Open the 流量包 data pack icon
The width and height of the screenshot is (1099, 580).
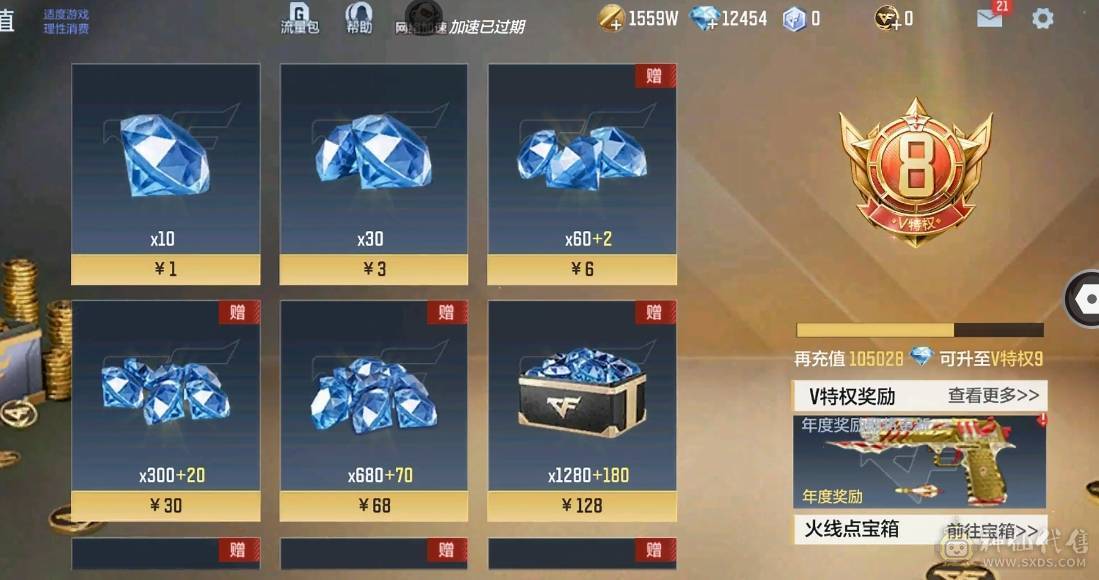[299, 18]
